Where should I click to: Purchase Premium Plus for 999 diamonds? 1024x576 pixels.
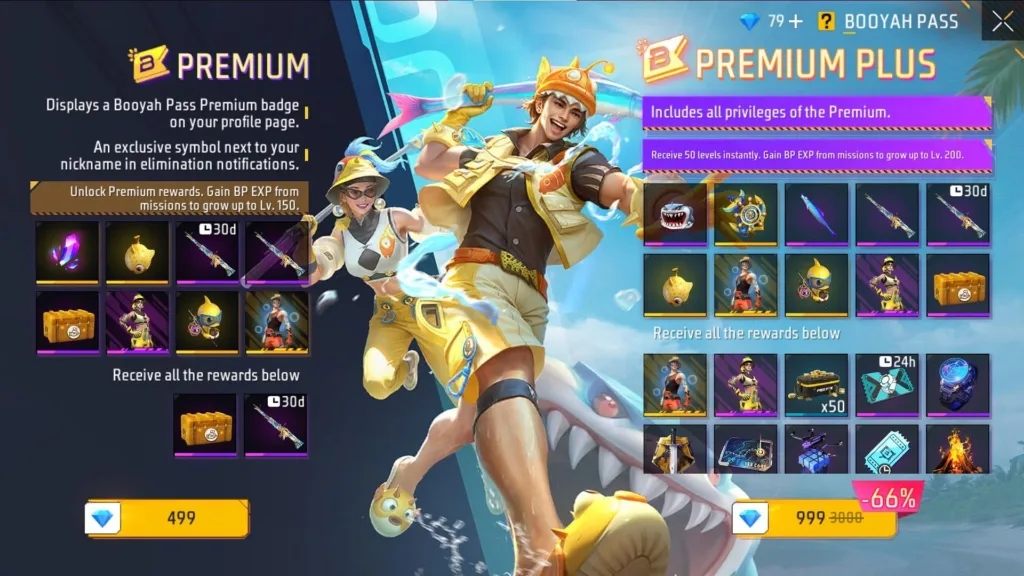click(x=815, y=518)
